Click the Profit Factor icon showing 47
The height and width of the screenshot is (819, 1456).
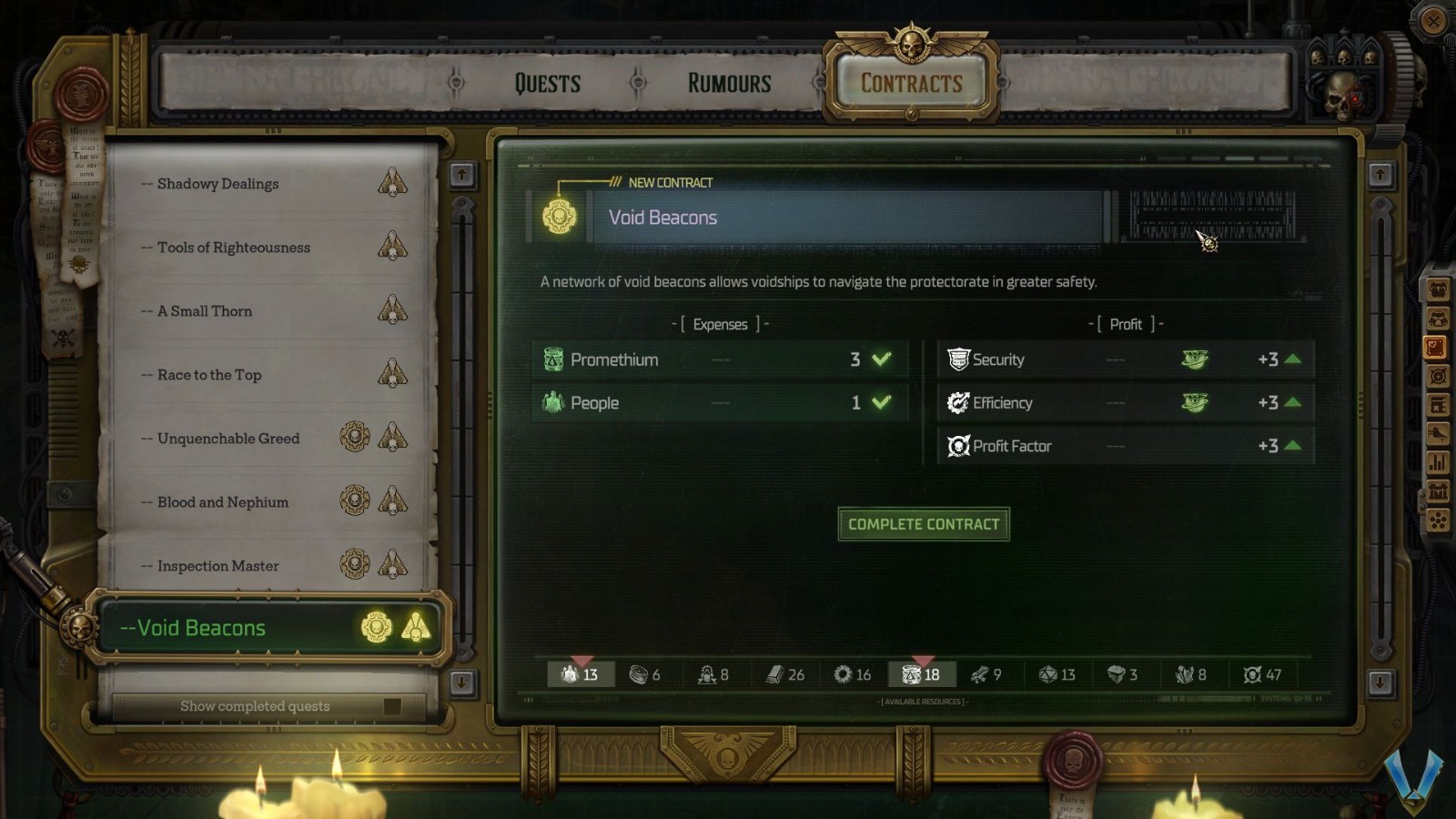pyautogui.click(x=1250, y=675)
